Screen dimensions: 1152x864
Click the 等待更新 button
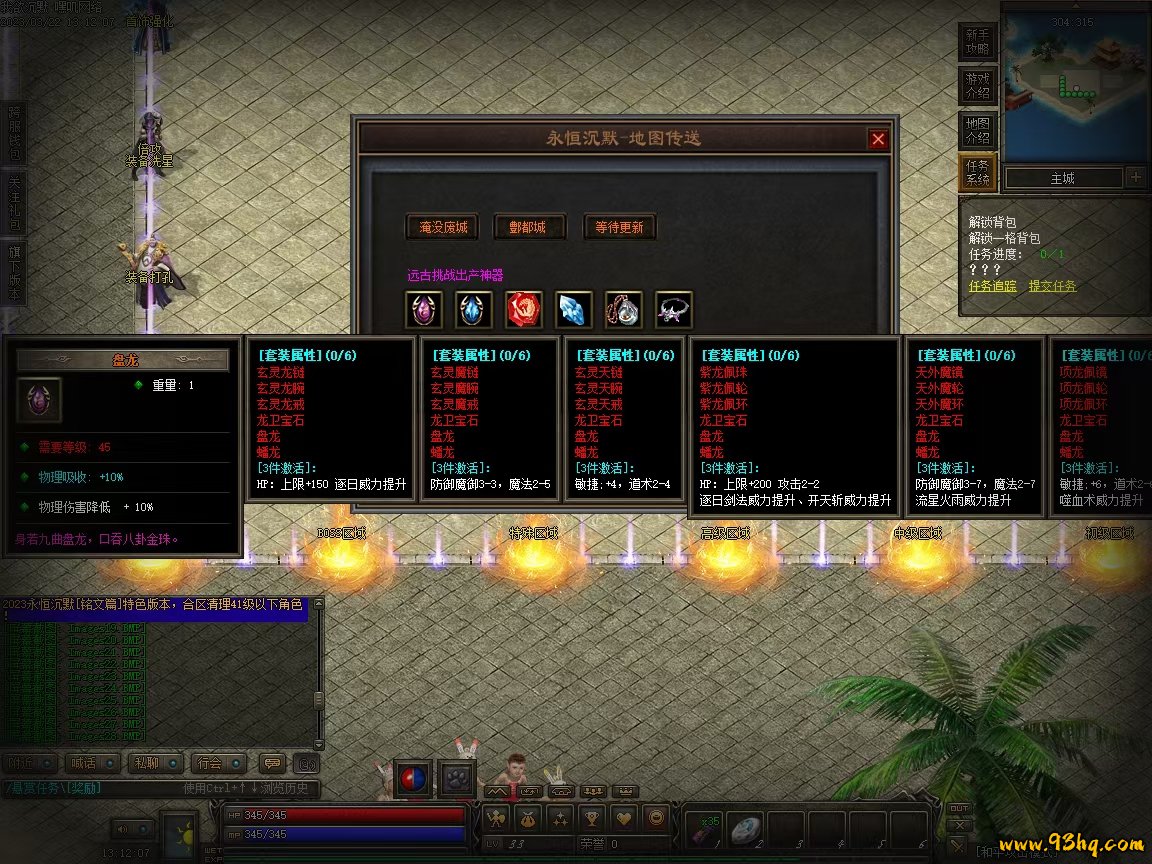pyautogui.click(x=619, y=227)
